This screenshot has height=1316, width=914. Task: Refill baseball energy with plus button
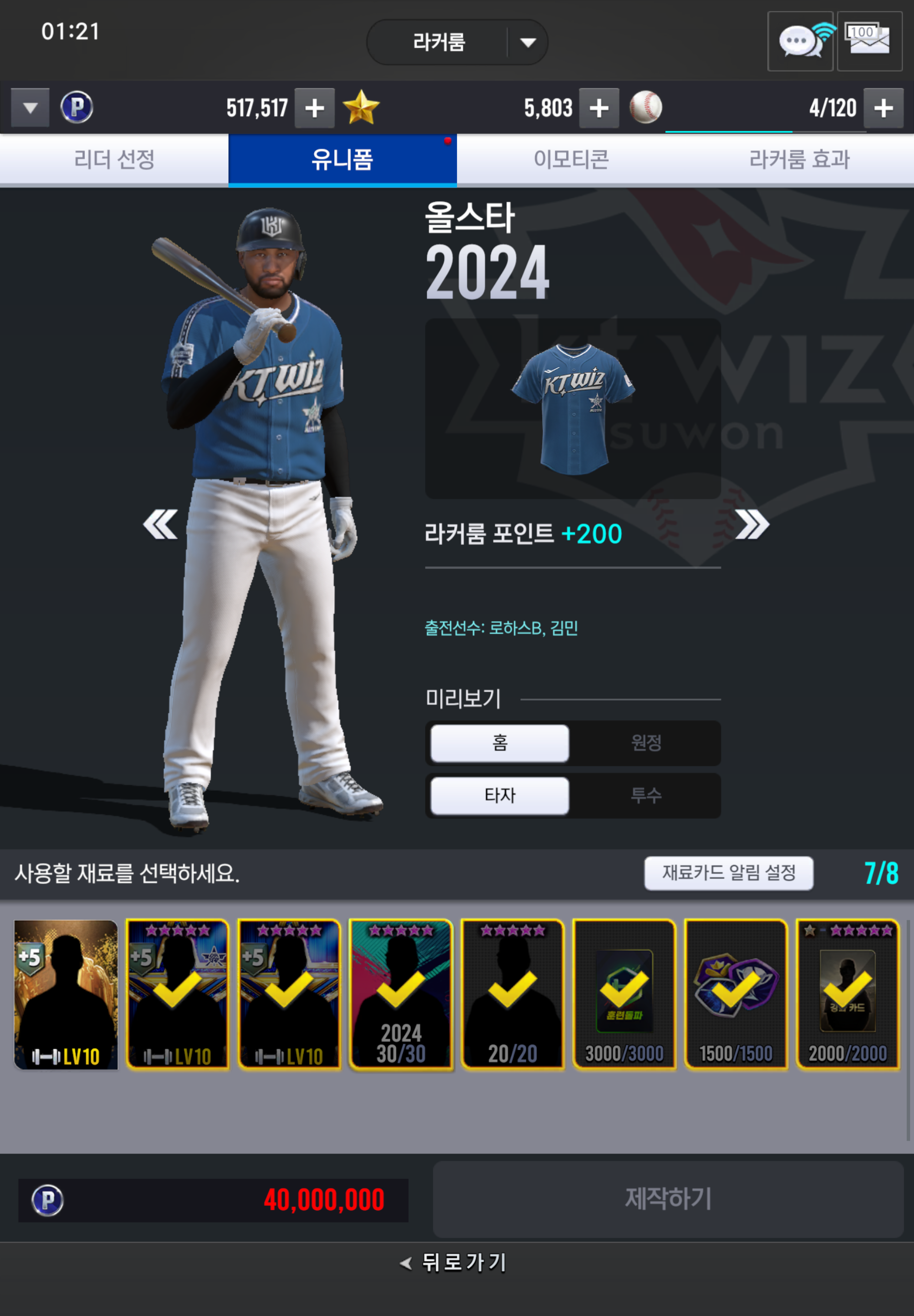click(883, 108)
